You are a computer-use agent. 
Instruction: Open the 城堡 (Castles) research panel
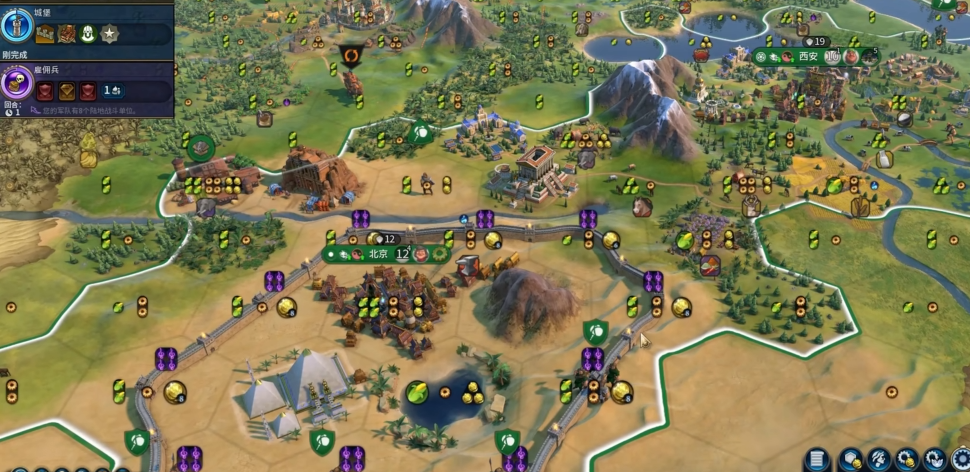pos(18,25)
